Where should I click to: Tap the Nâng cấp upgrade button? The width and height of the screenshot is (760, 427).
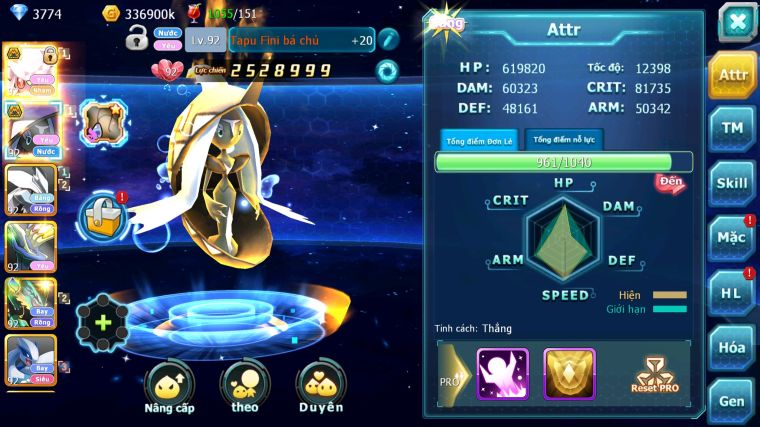point(169,388)
